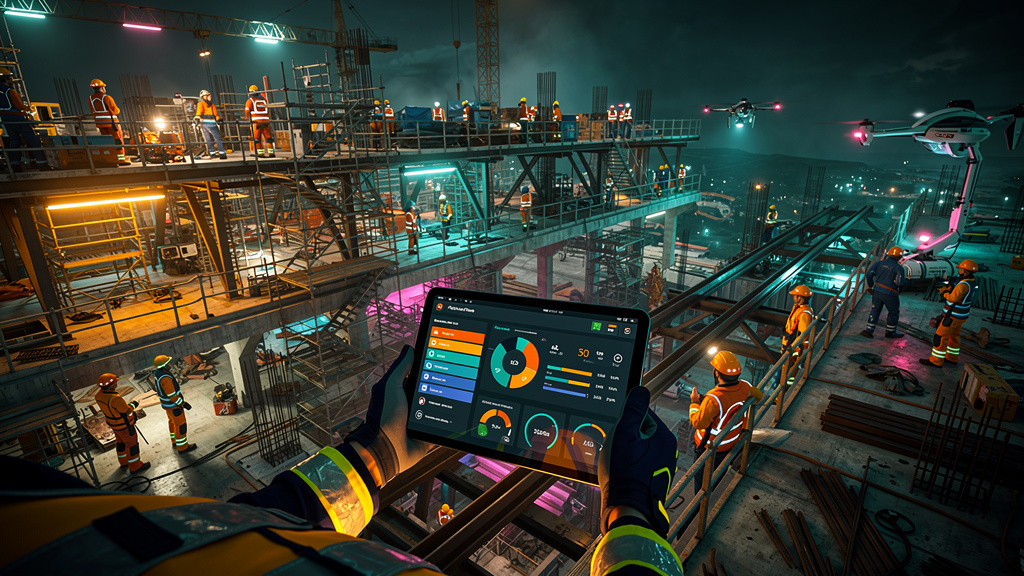This screenshot has height=576, width=1024.
Task: Select the orange half-gauge widget with green icon
Action: point(495,421)
